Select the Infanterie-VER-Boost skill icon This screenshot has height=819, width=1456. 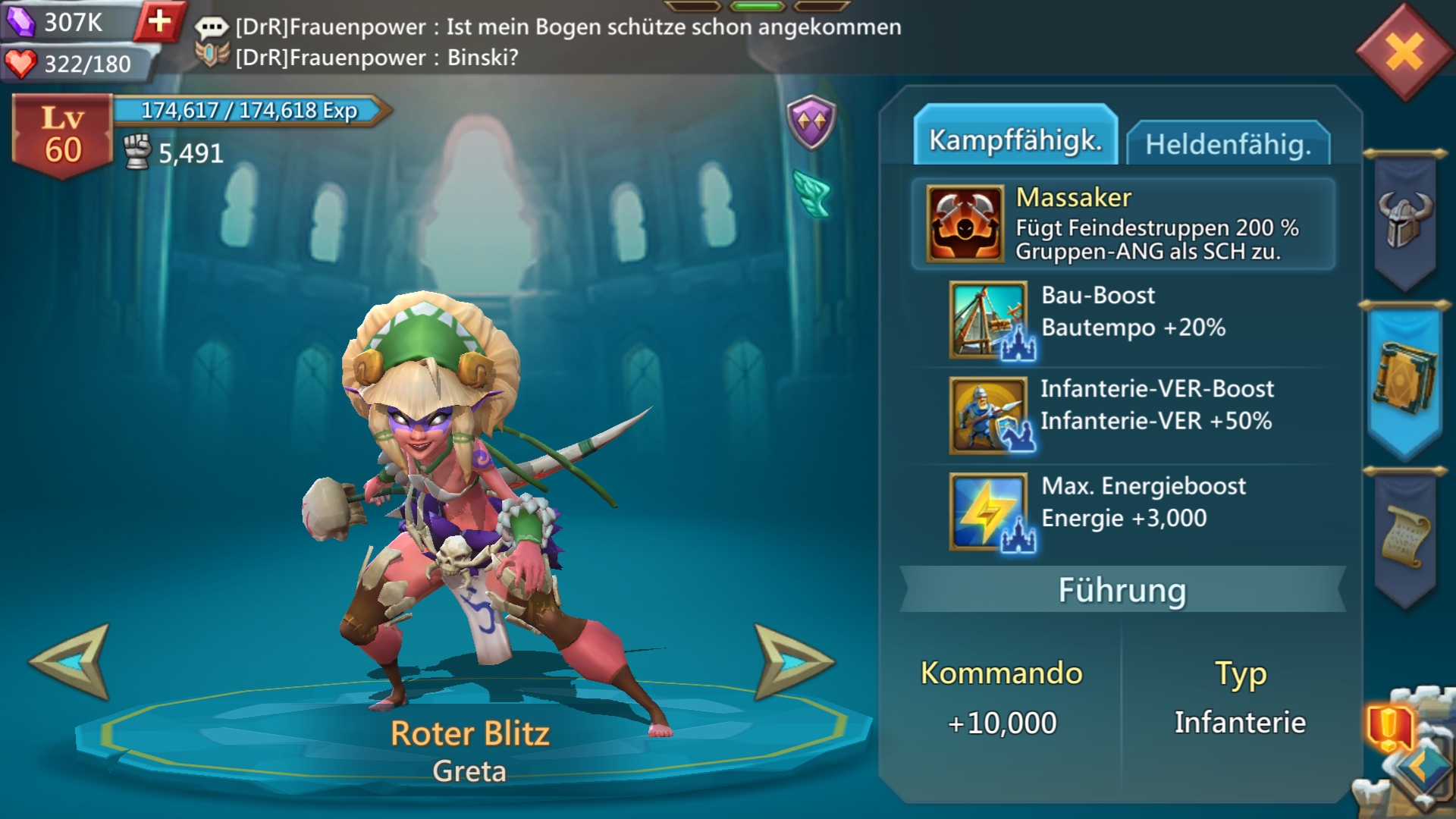point(989,415)
